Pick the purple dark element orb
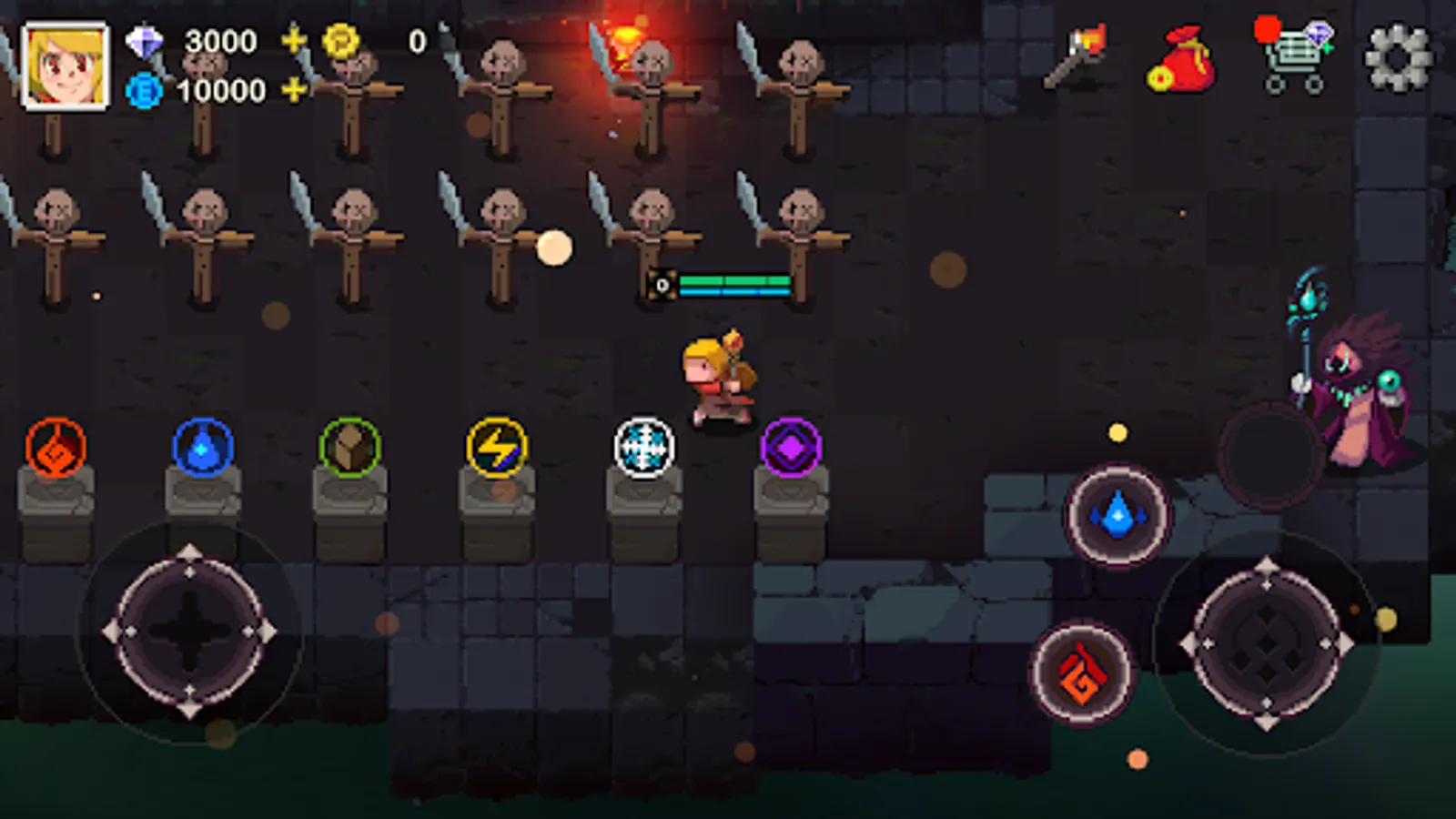 [x=791, y=447]
